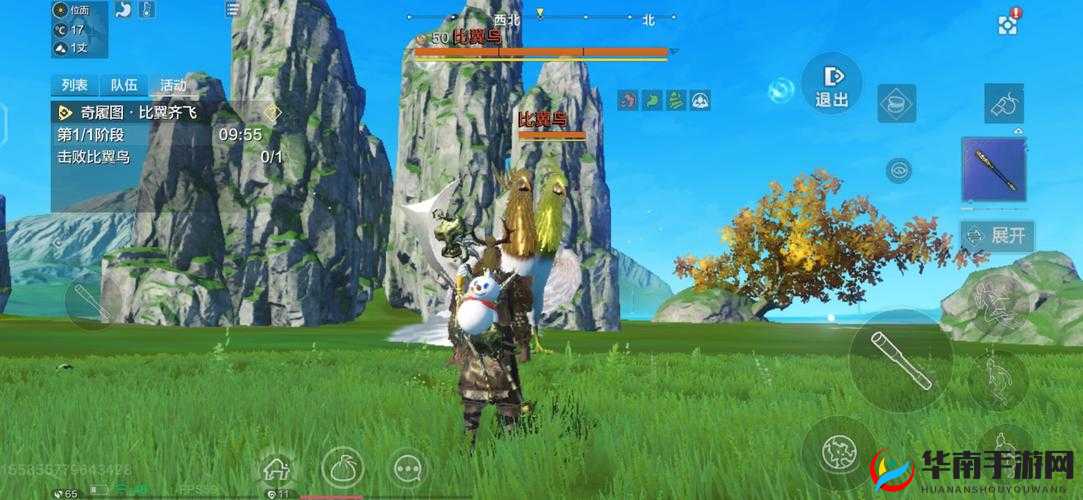Tap the 退出 exit button
The width and height of the screenshot is (1083, 500).
(x=832, y=83)
